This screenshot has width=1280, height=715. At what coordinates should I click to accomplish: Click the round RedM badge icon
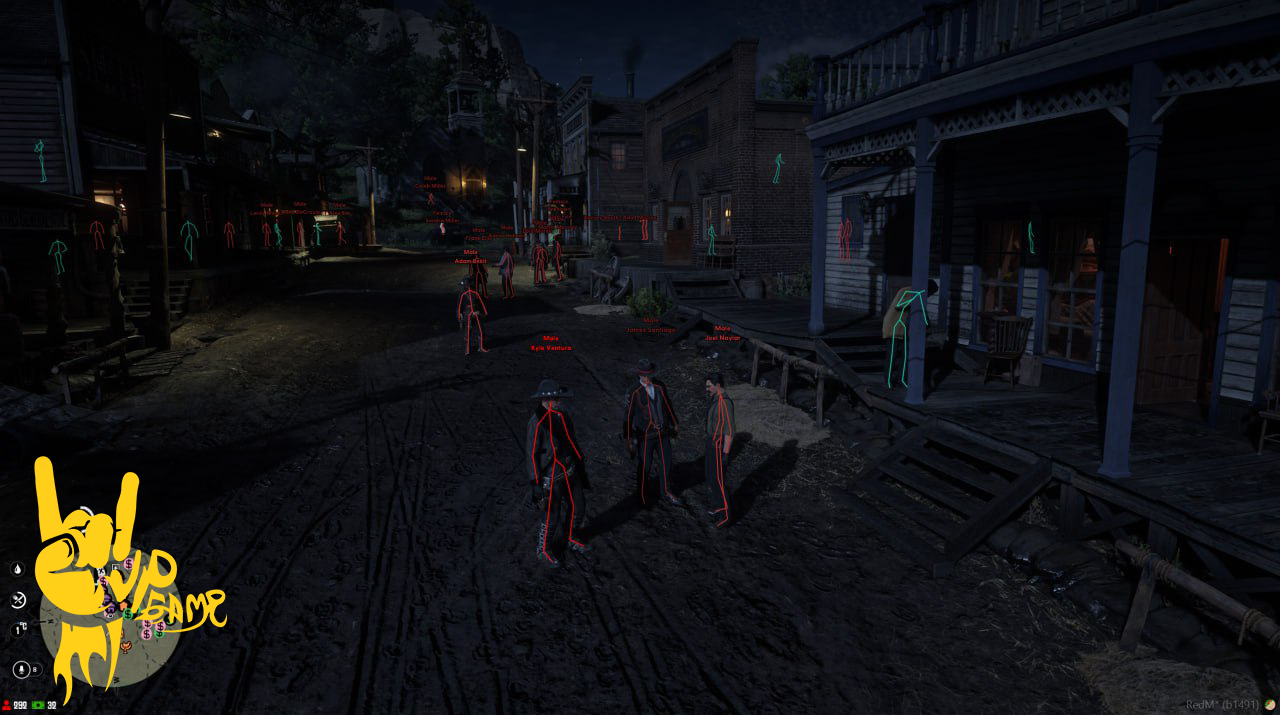click(1270, 705)
